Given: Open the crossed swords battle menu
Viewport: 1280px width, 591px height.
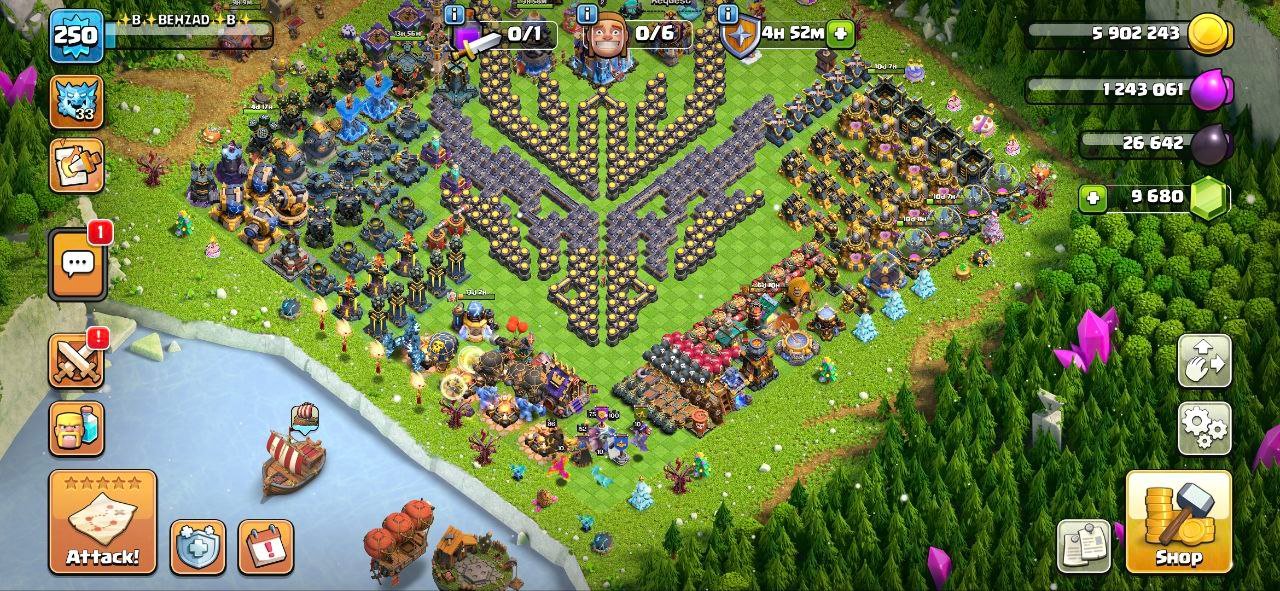Looking at the screenshot, I should [x=77, y=360].
